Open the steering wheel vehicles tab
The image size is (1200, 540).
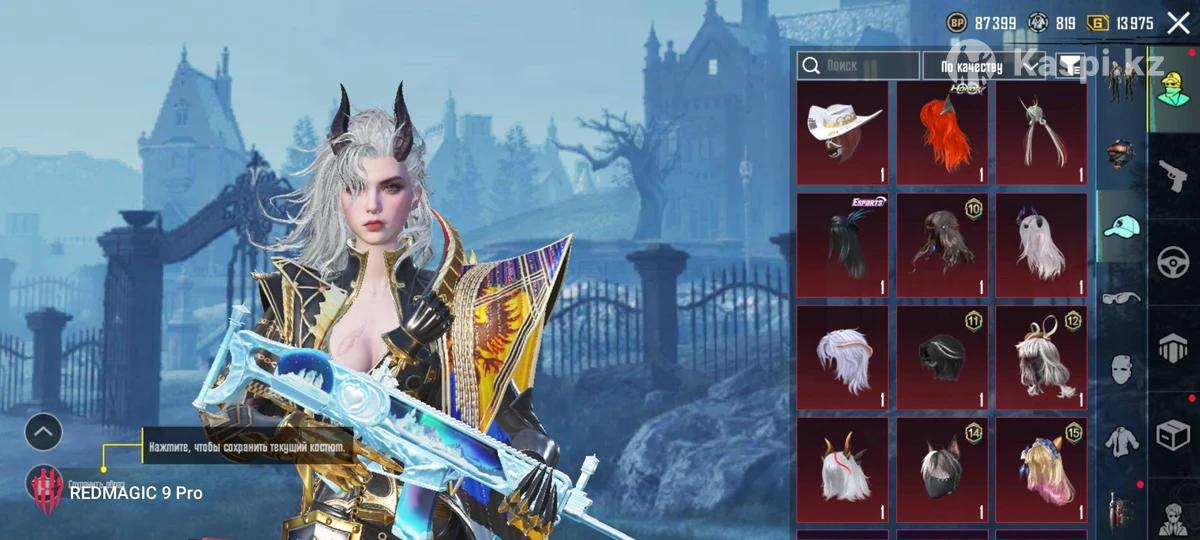click(1173, 262)
